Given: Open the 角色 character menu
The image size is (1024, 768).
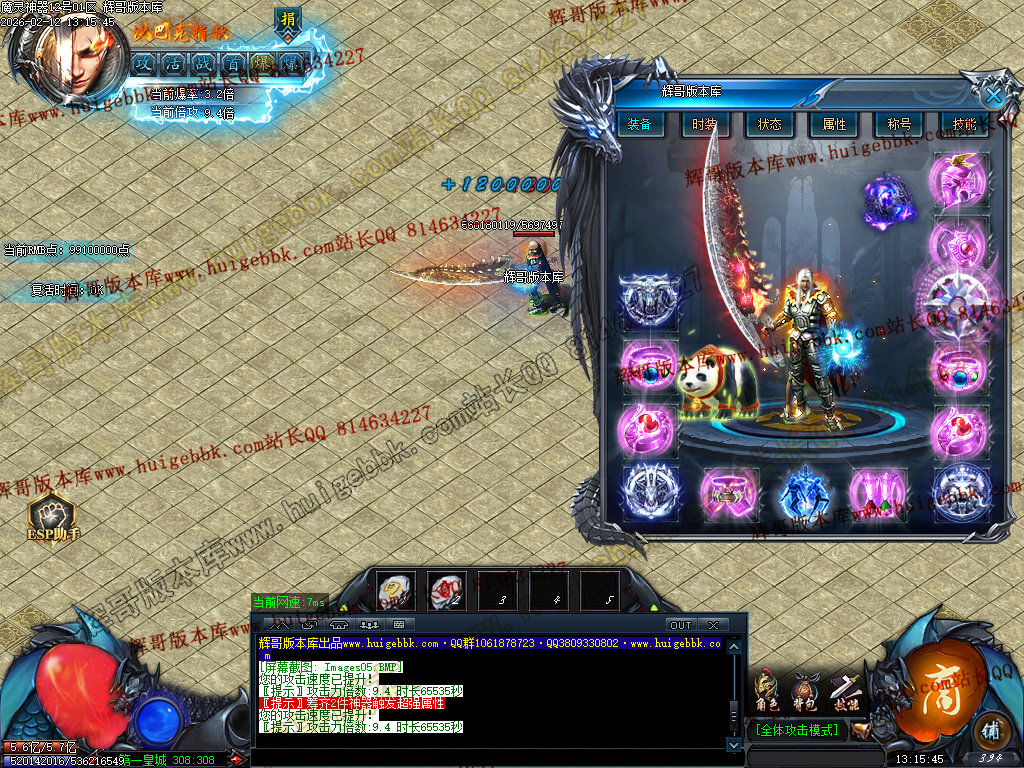Looking at the screenshot, I should pyautogui.click(x=767, y=692).
